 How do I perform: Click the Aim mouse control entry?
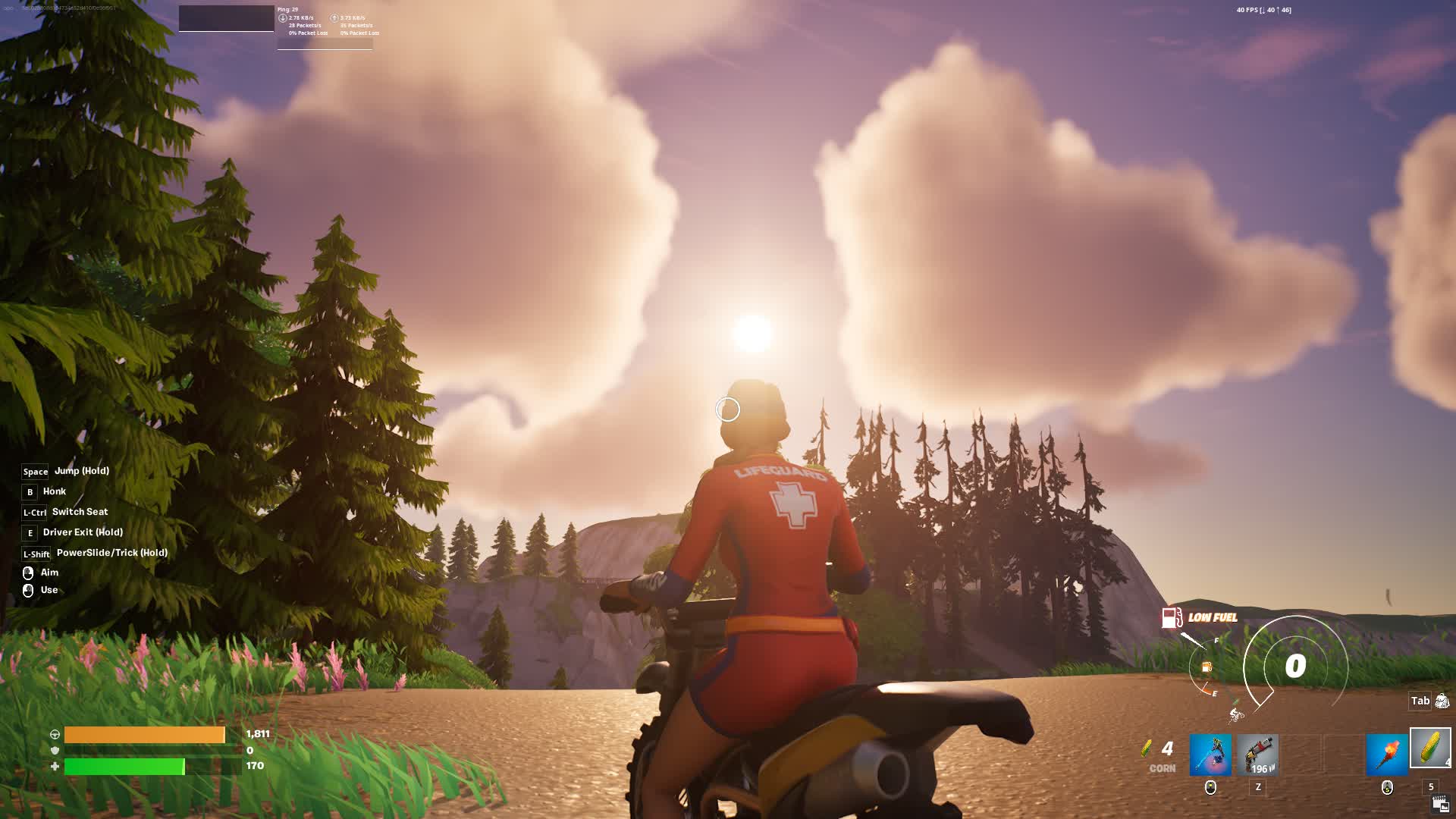pyautogui.click(x=49, y=573)
